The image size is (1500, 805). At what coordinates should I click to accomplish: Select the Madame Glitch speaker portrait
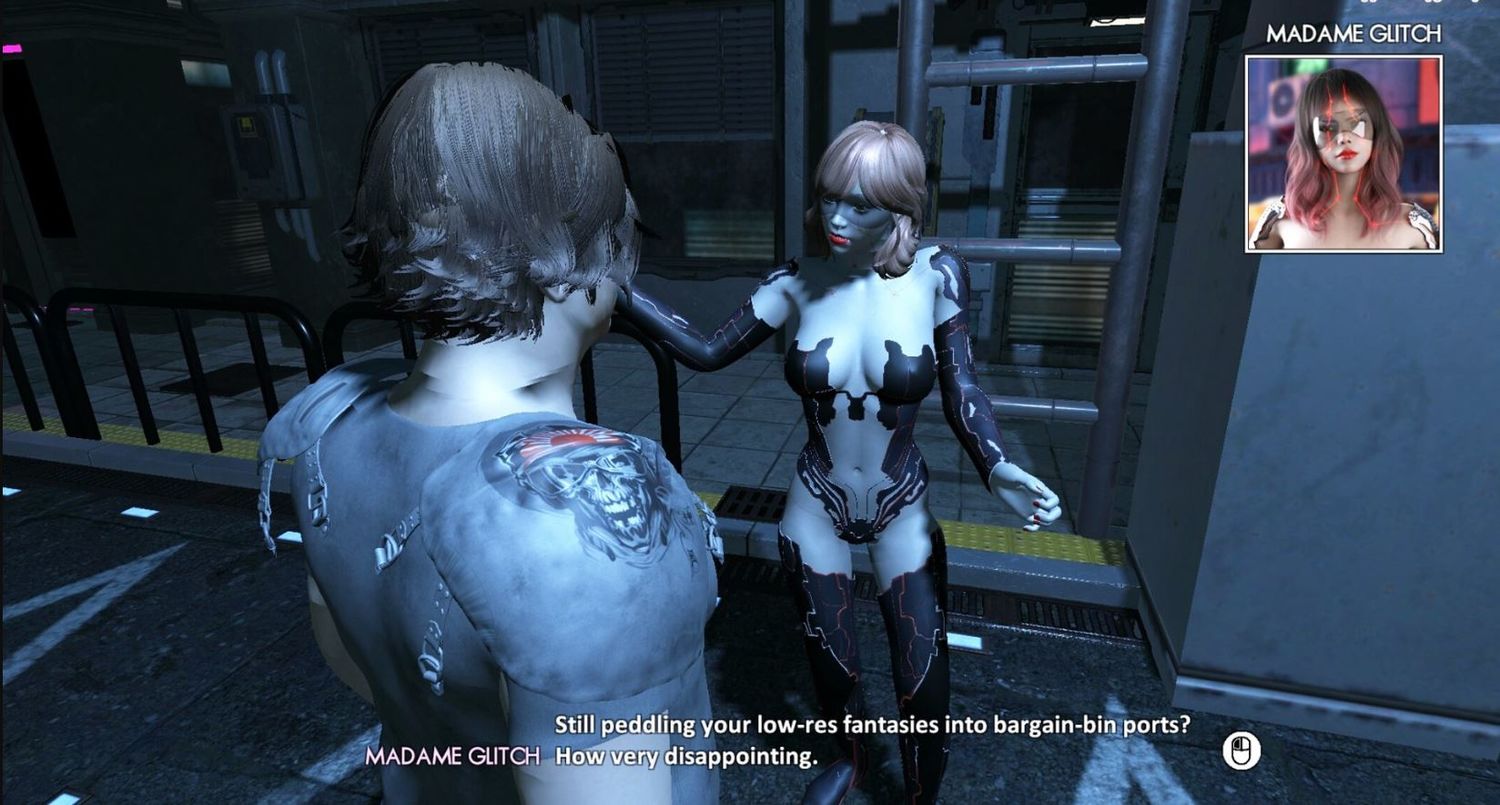tap(1343, 153)
